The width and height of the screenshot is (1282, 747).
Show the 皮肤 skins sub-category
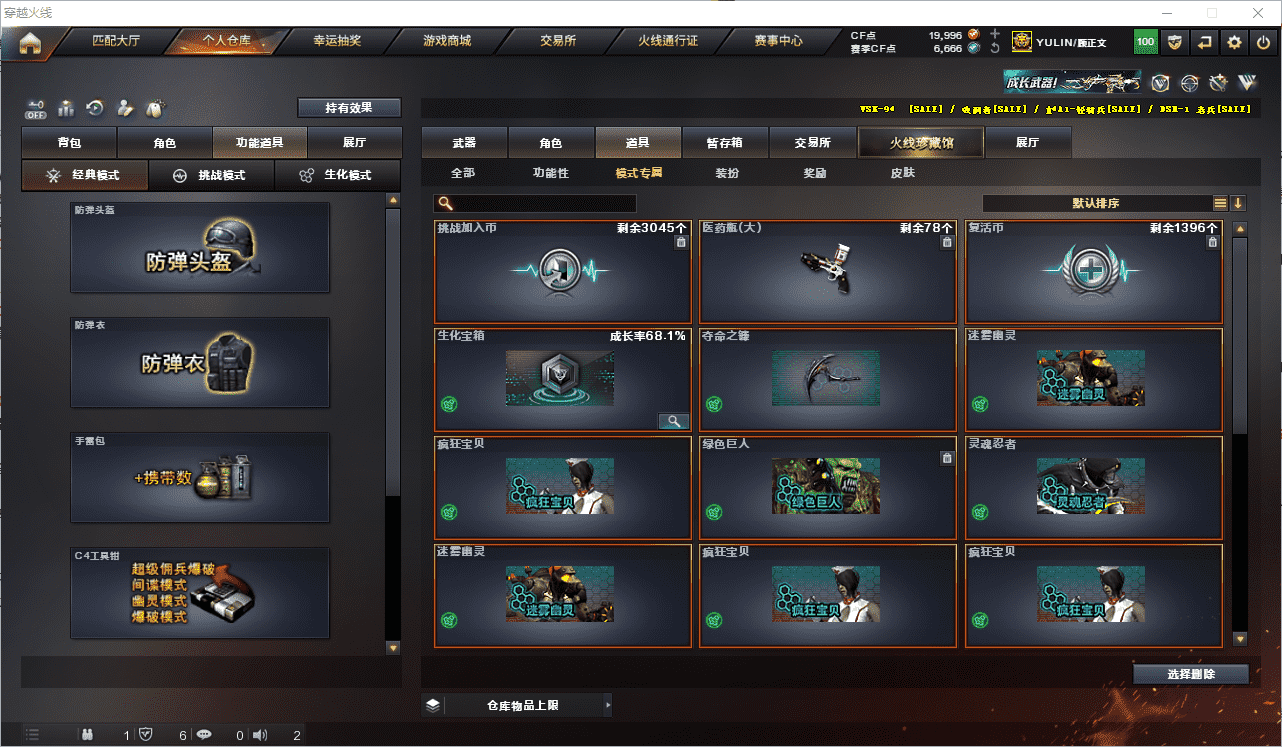(x=902, y=173)
